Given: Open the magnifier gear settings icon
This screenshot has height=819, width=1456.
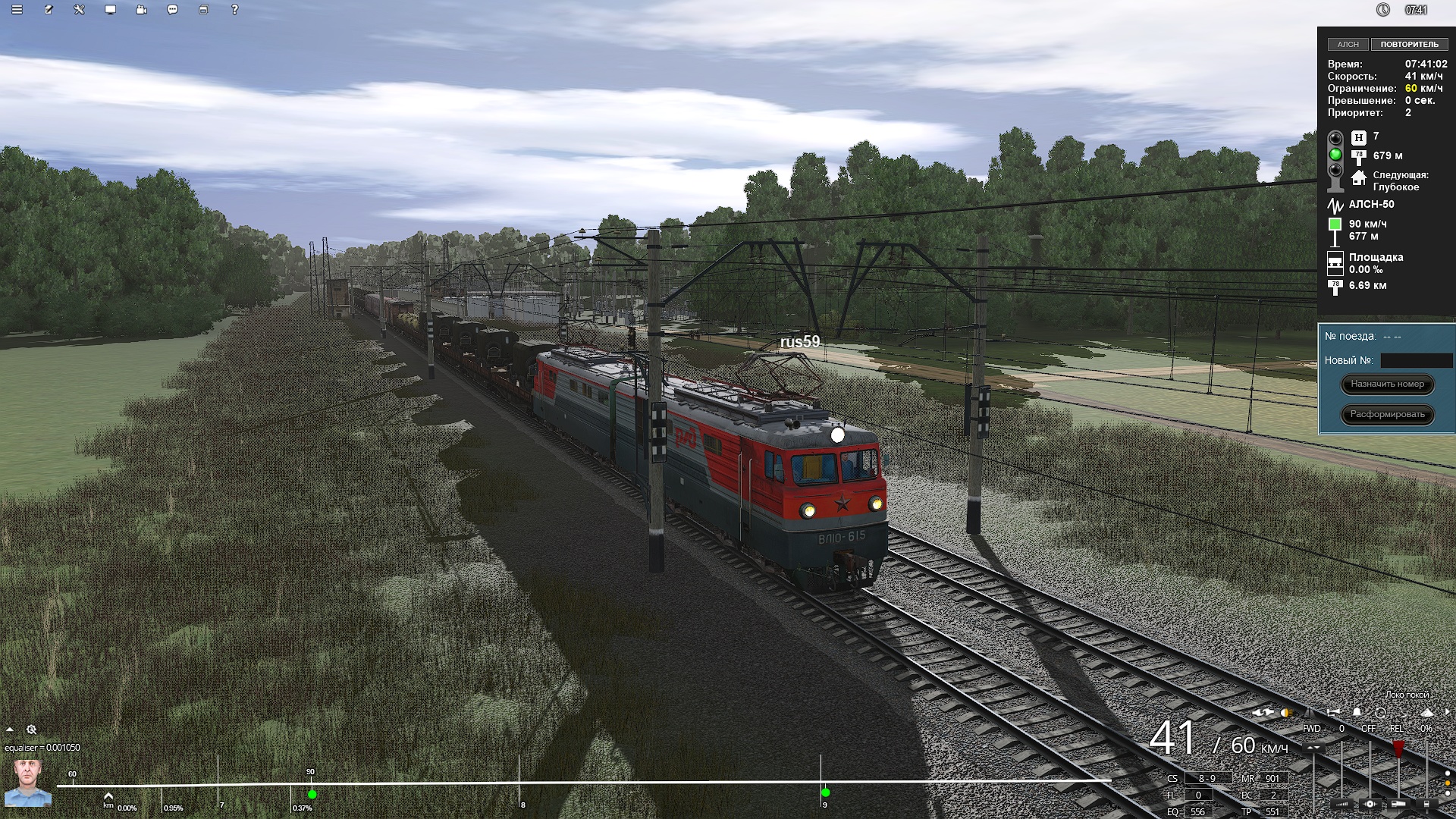Looking at the screenshot, I should [32, 730].
